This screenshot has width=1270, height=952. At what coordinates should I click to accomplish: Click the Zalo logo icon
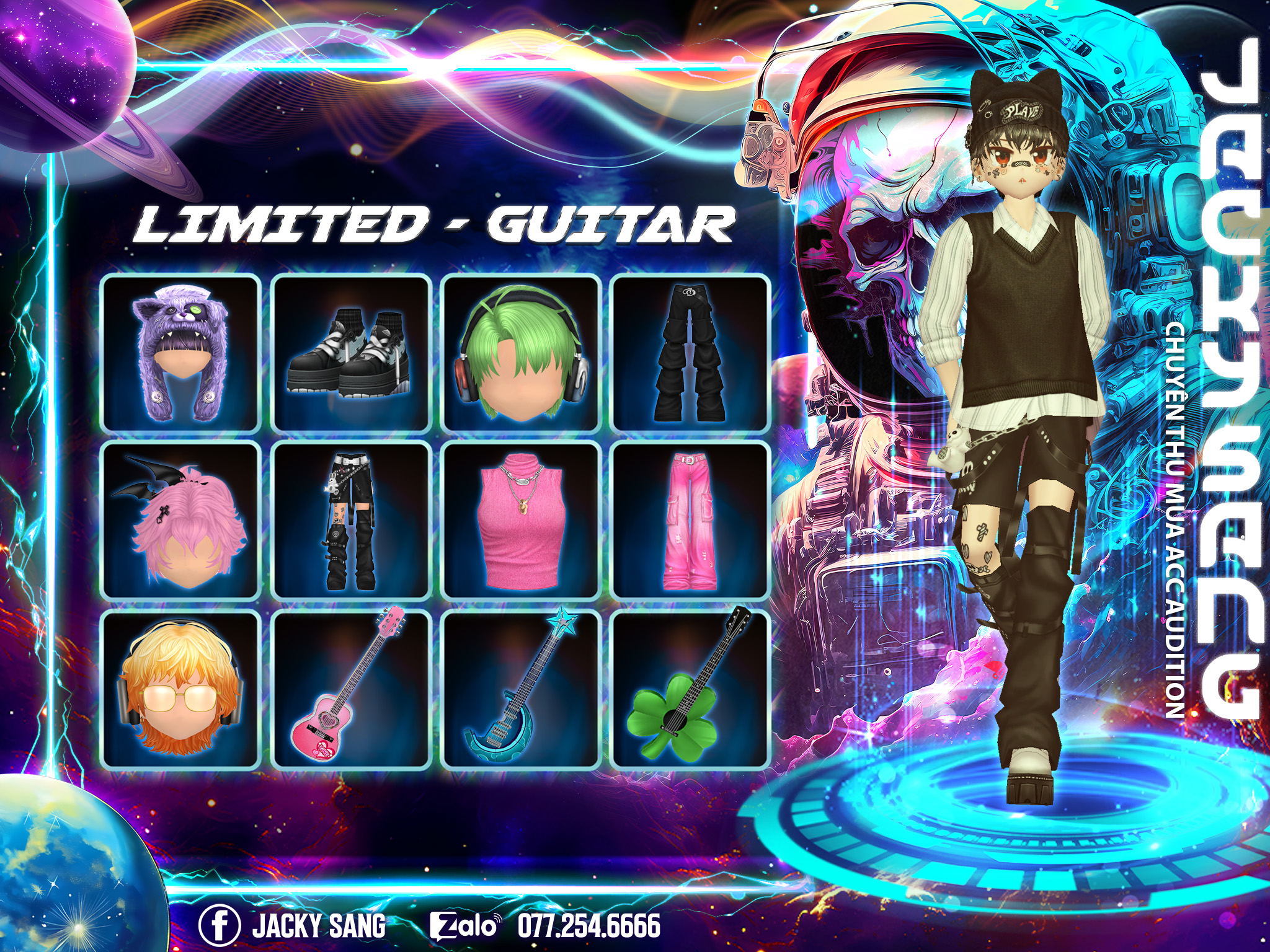(x=464, y=926)
